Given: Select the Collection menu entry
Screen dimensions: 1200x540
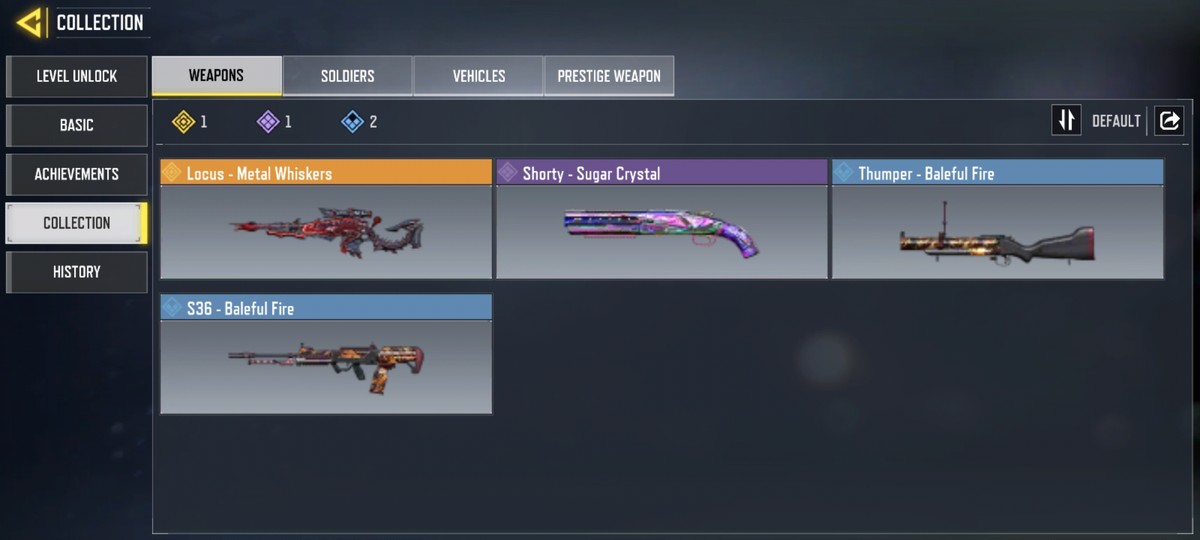Looking at the screenshot, I should 77,223.
